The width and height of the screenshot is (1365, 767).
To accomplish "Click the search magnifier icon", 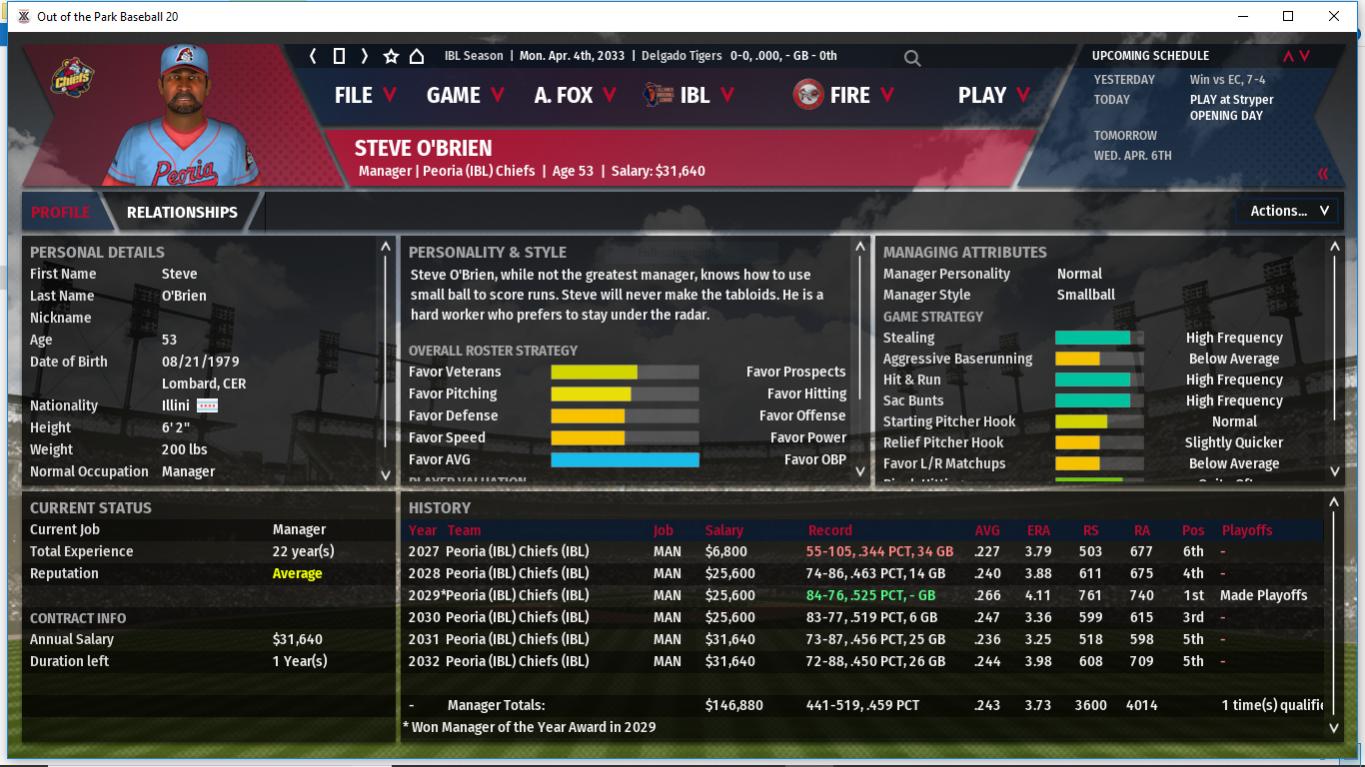I will (x=912, y=58).
